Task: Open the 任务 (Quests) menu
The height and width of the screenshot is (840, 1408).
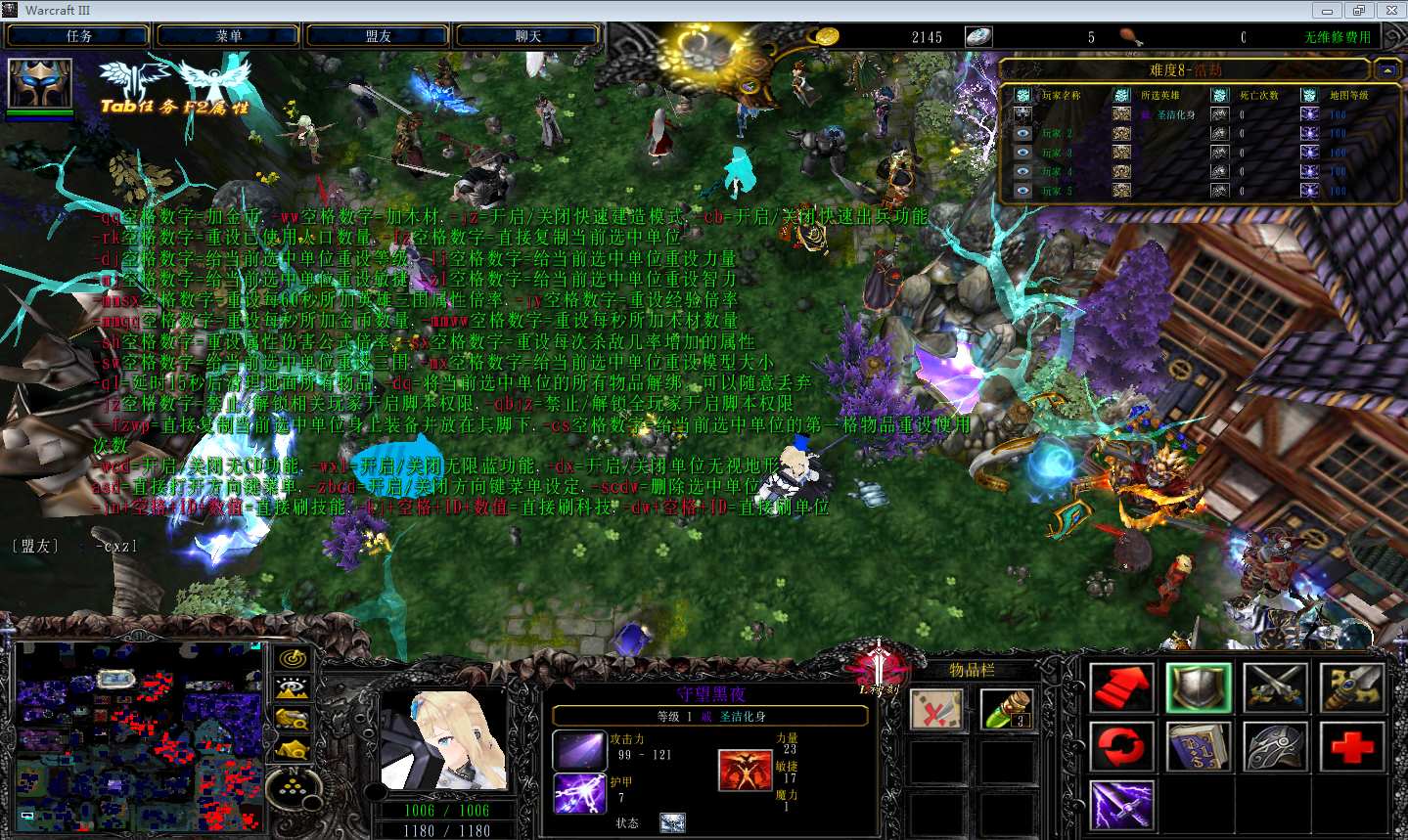Action: [x=78, y=36]
